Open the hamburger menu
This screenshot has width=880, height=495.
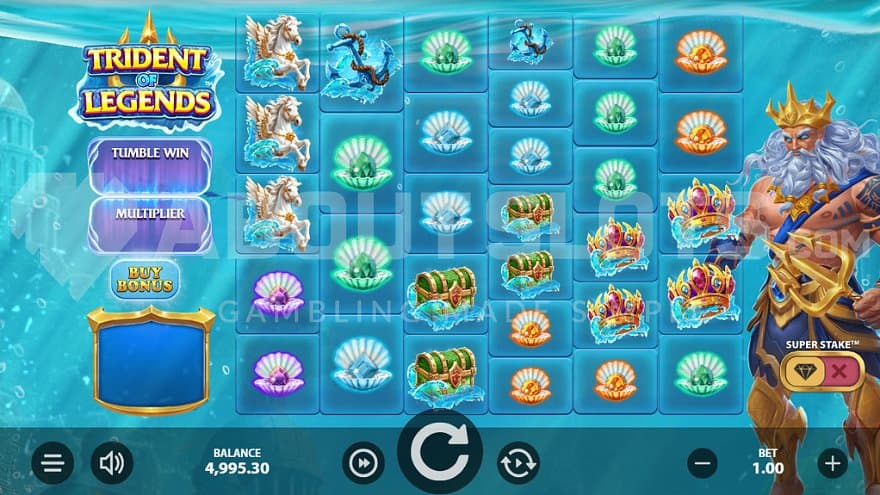(x=53, y=463)
